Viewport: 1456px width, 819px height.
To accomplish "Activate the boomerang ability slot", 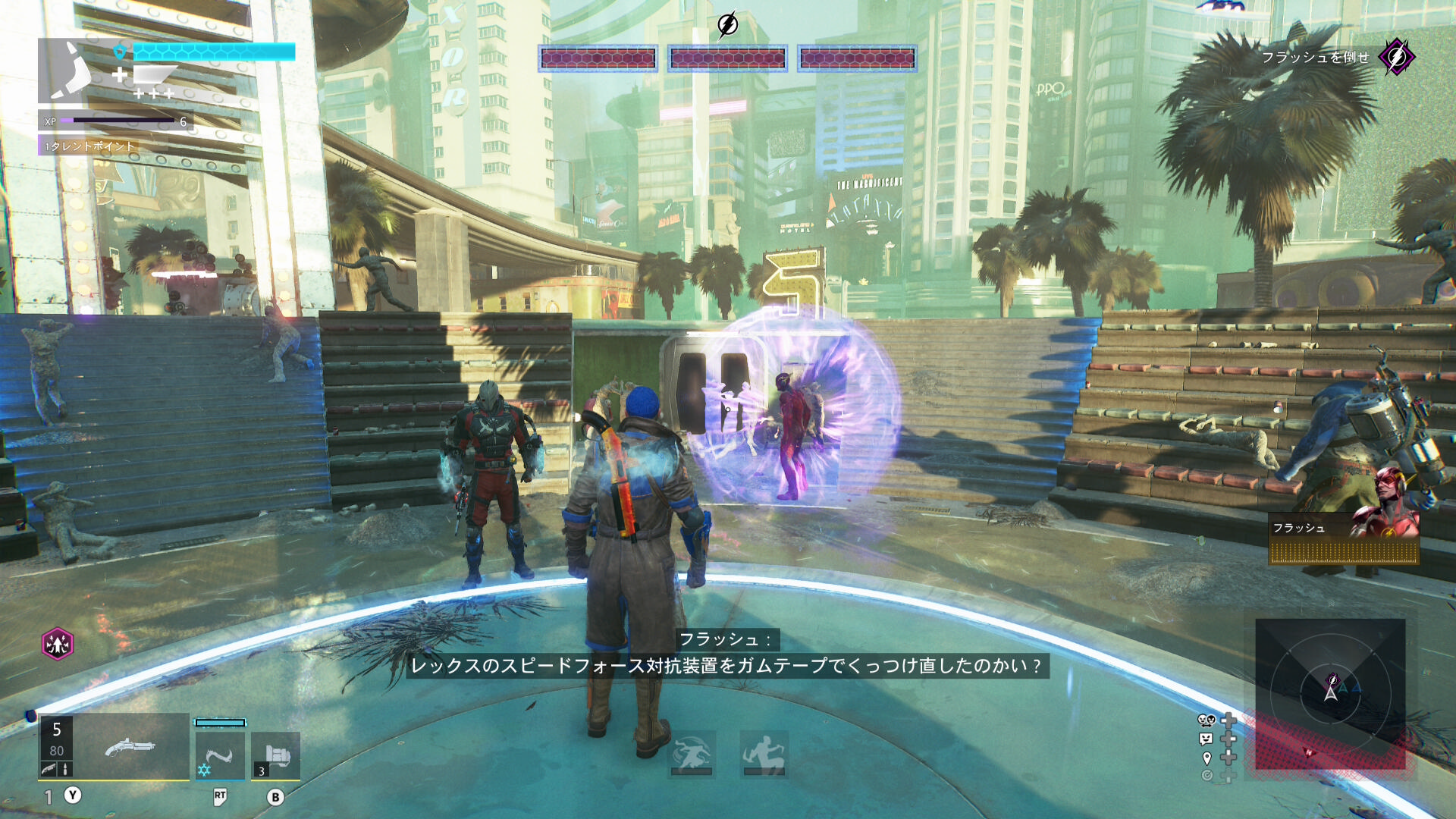I will (x=220, y=755).
